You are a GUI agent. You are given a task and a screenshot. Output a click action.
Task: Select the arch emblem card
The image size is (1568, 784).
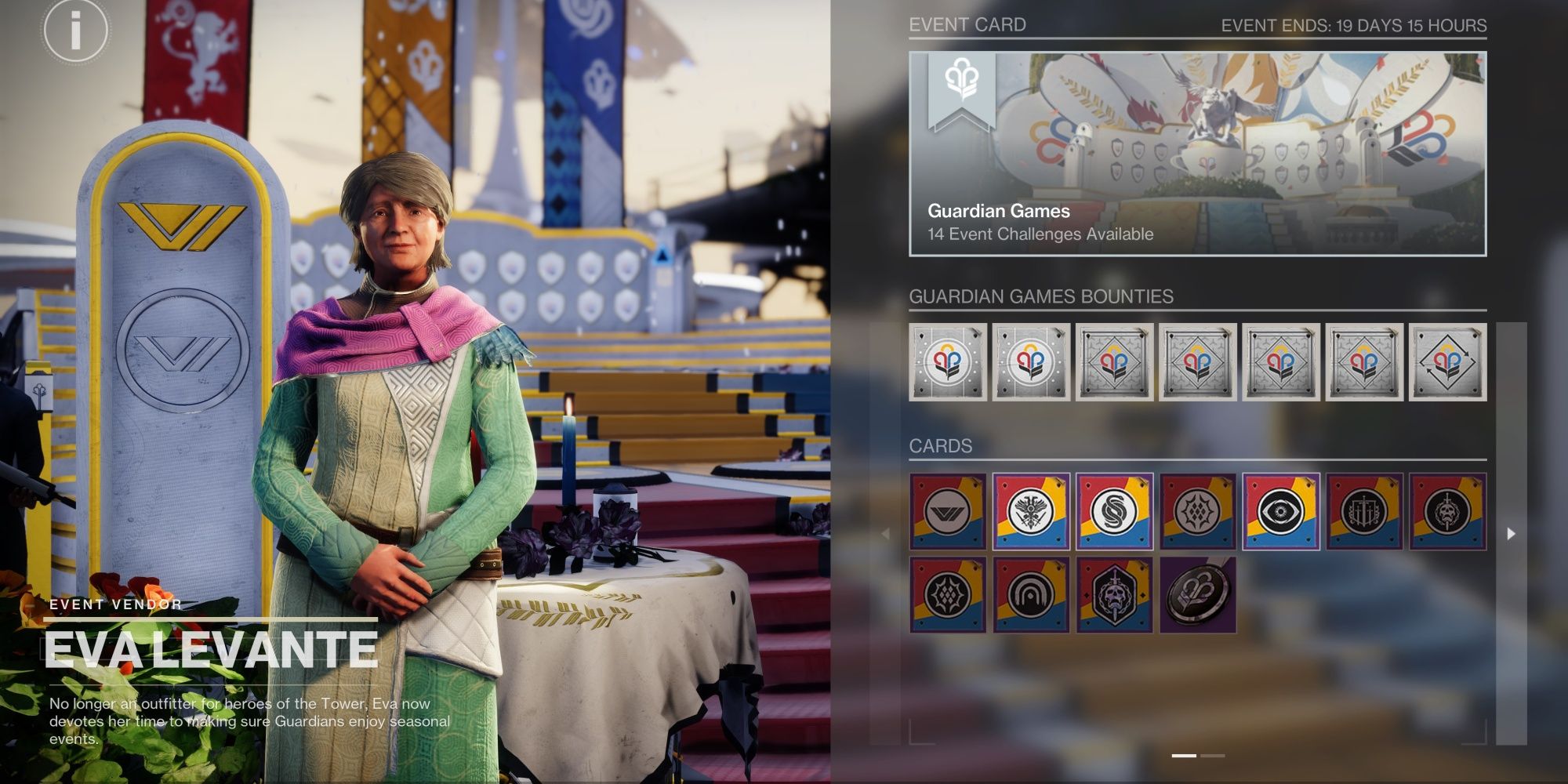pos(1031,595)
